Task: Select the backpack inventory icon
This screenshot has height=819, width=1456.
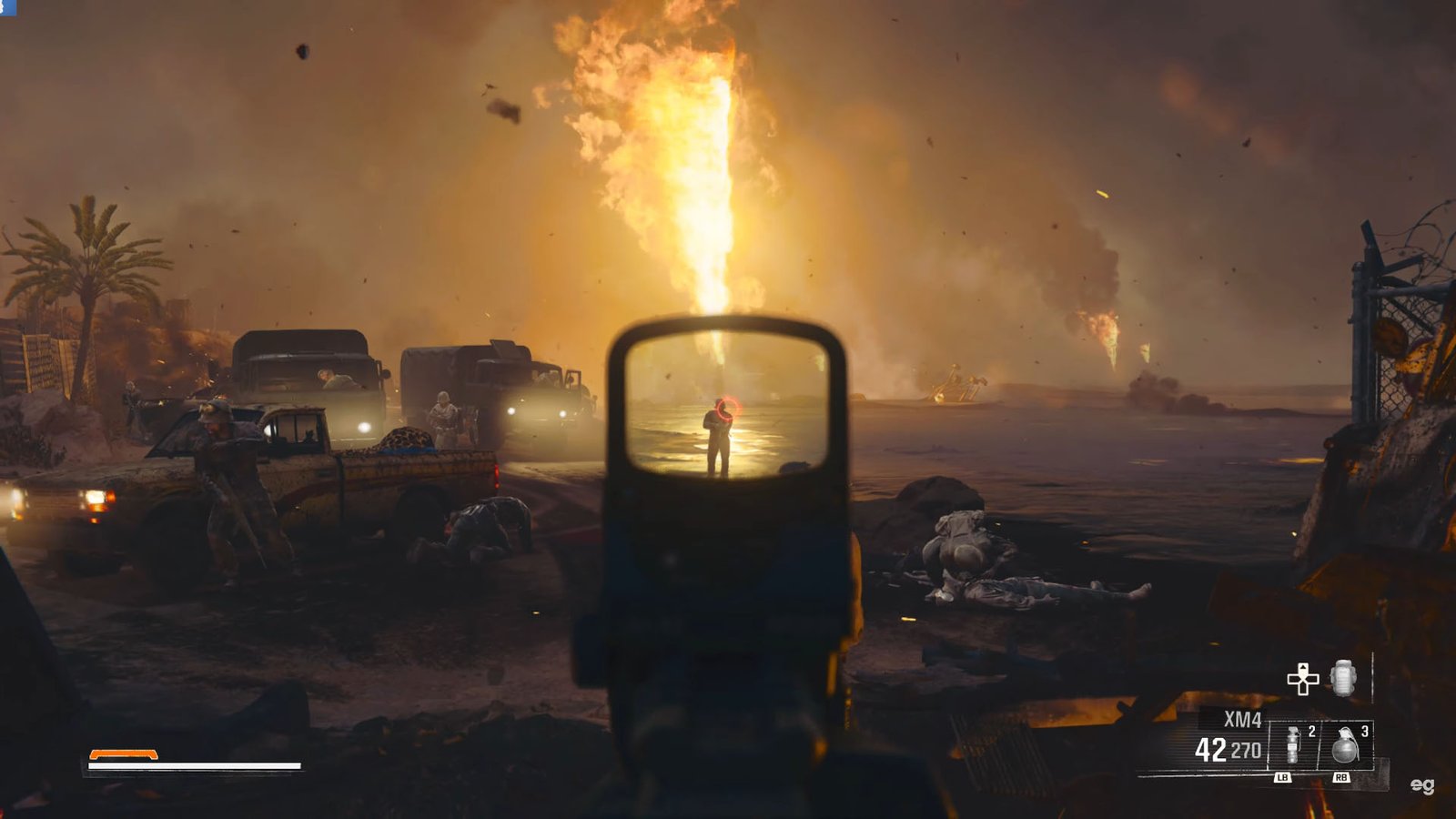Action: click(1343, 678)
